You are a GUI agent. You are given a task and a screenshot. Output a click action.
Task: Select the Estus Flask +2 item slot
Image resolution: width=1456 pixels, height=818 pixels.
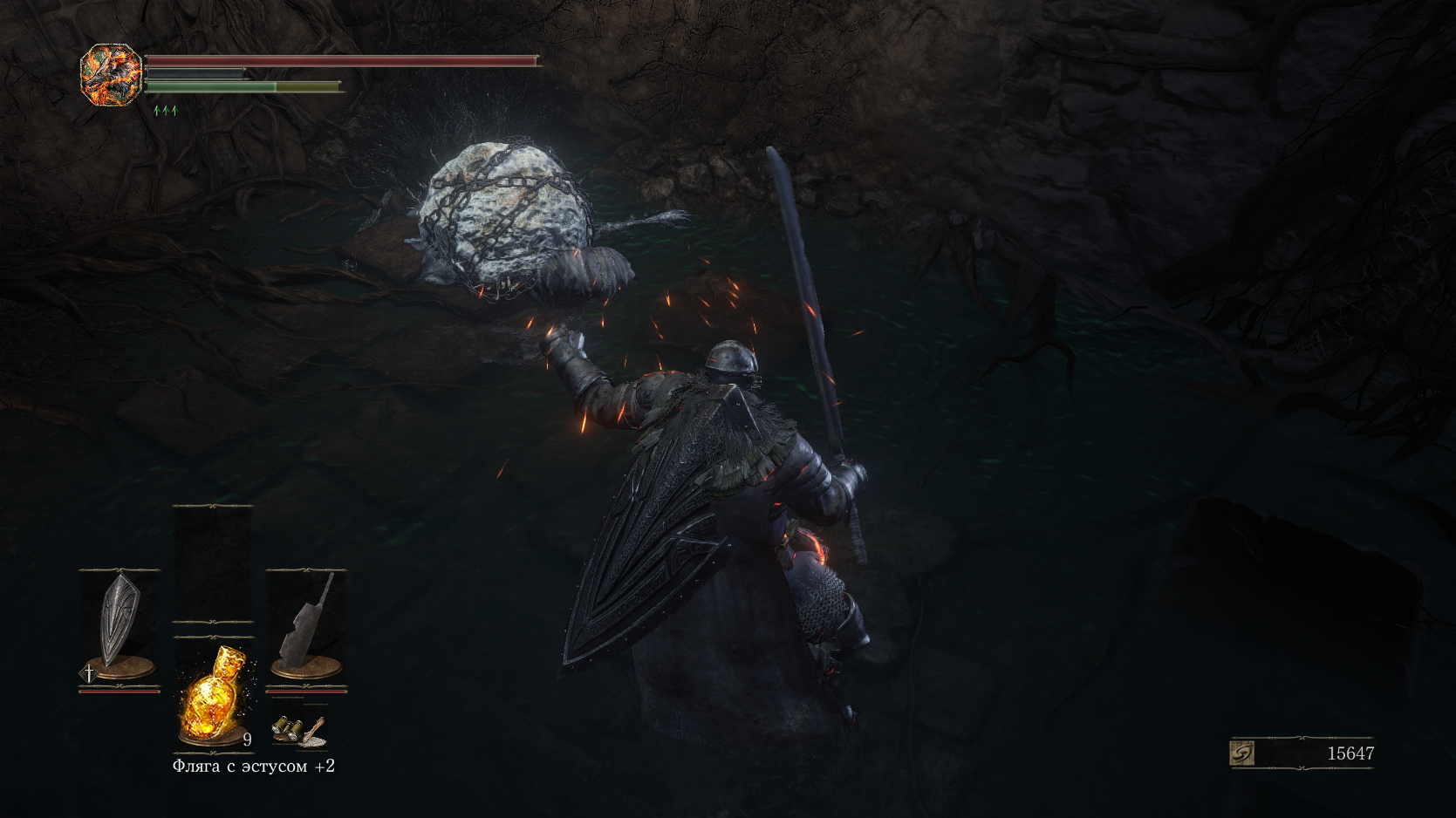pyautogui.click(x=213, y=695)
